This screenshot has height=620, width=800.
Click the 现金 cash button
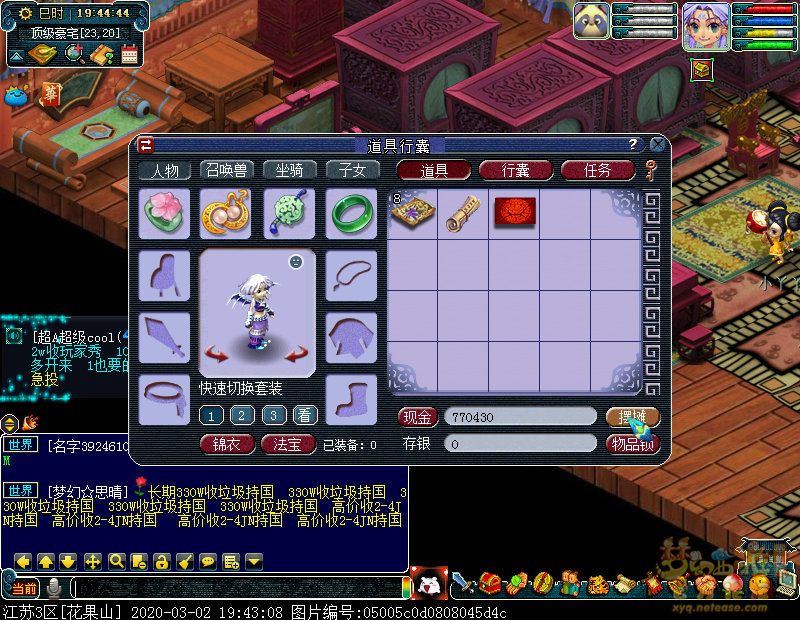[x=418, y=416]
